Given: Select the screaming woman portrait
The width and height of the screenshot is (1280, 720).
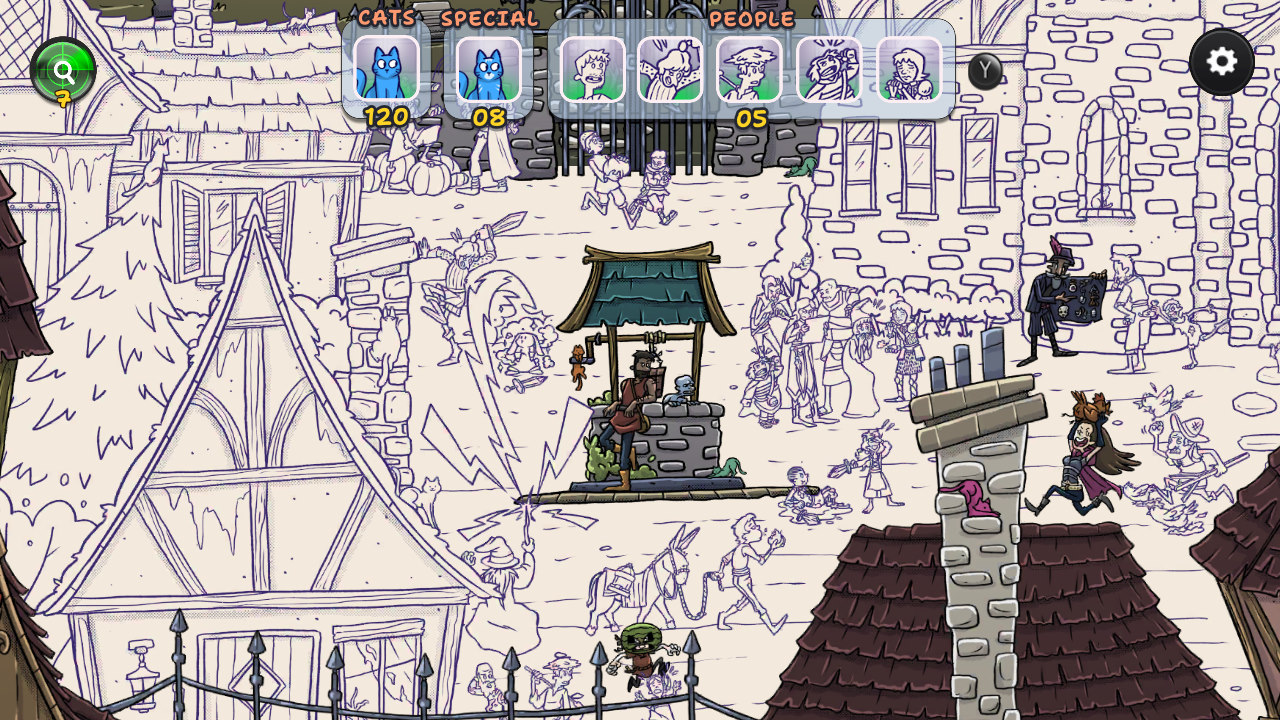Looking at the screenshot, I should click(x=673, y=70).
